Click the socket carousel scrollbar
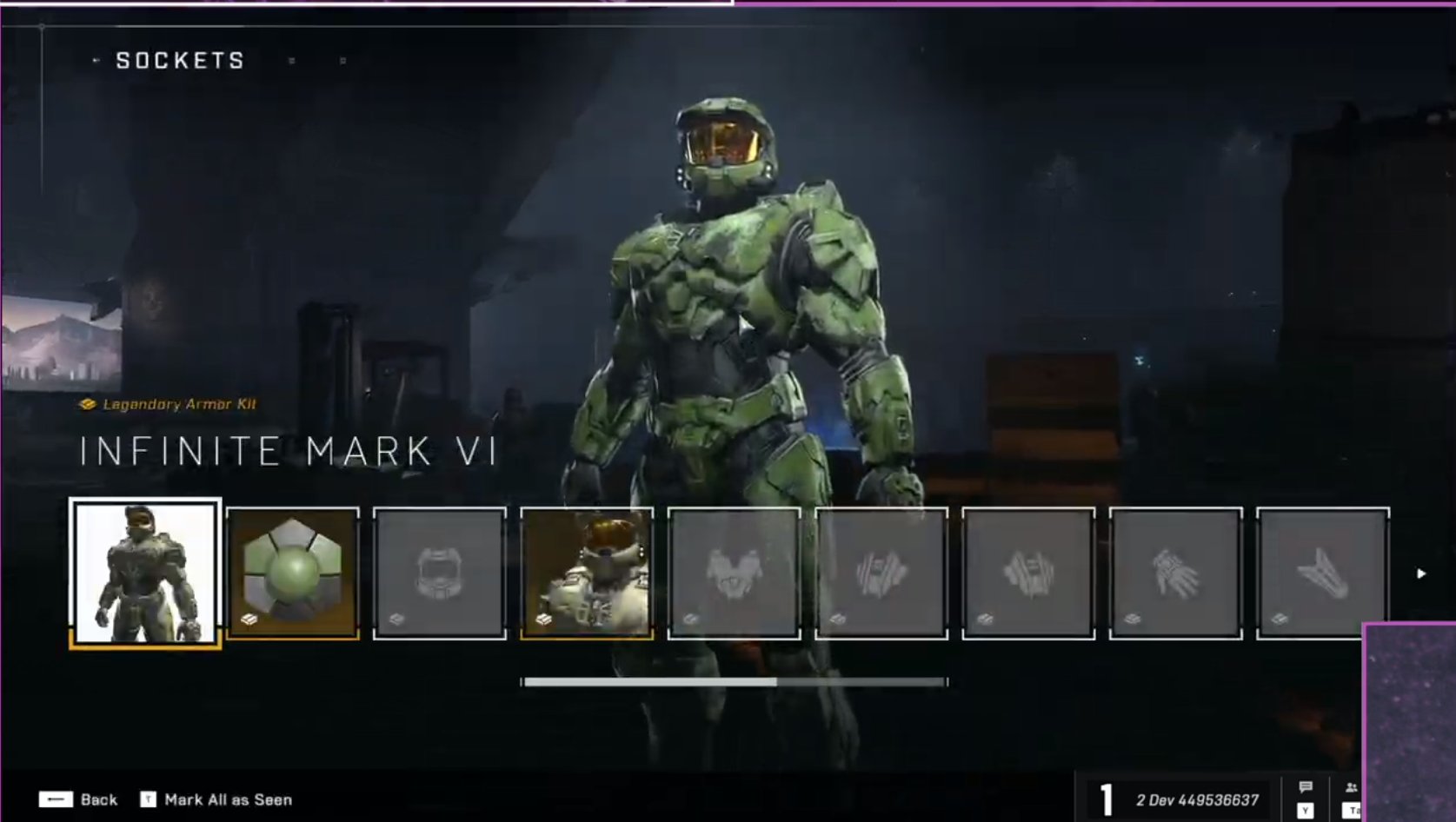This screenshot has width=1456, height=822. (x=735, y=682)
